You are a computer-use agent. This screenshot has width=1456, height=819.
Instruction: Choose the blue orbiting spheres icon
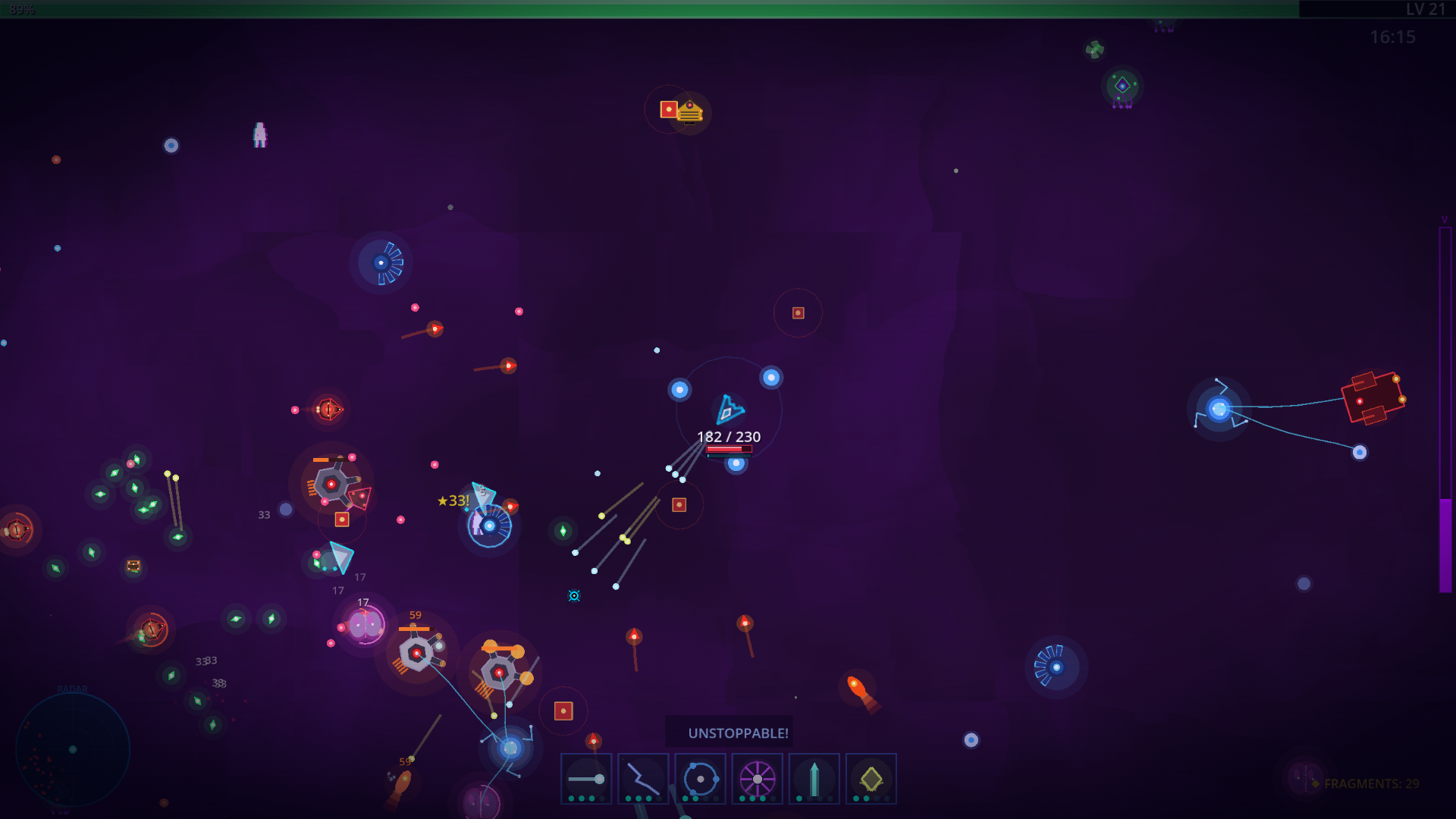pos(700,778)
